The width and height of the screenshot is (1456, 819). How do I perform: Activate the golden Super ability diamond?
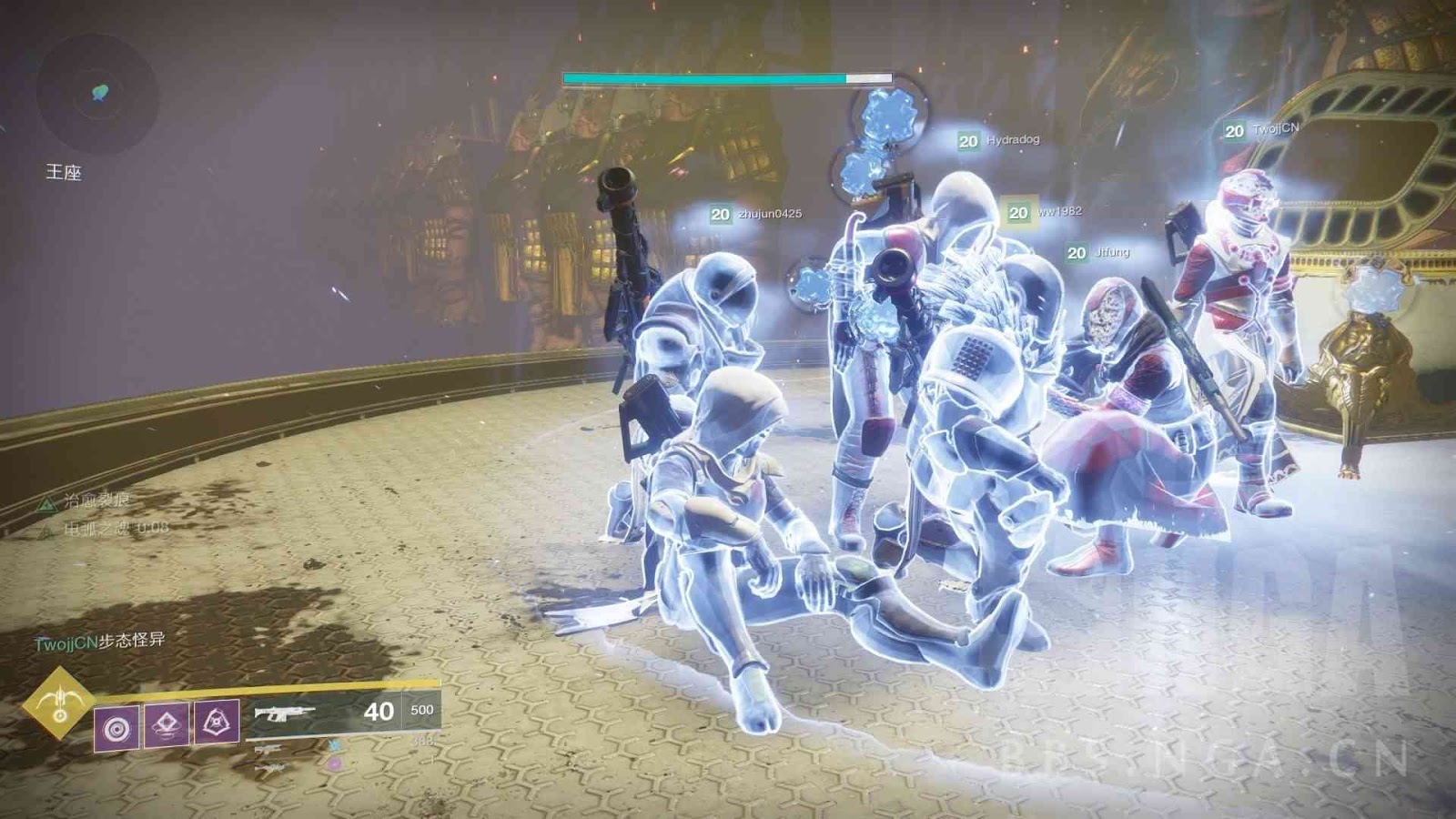(59, 703)
